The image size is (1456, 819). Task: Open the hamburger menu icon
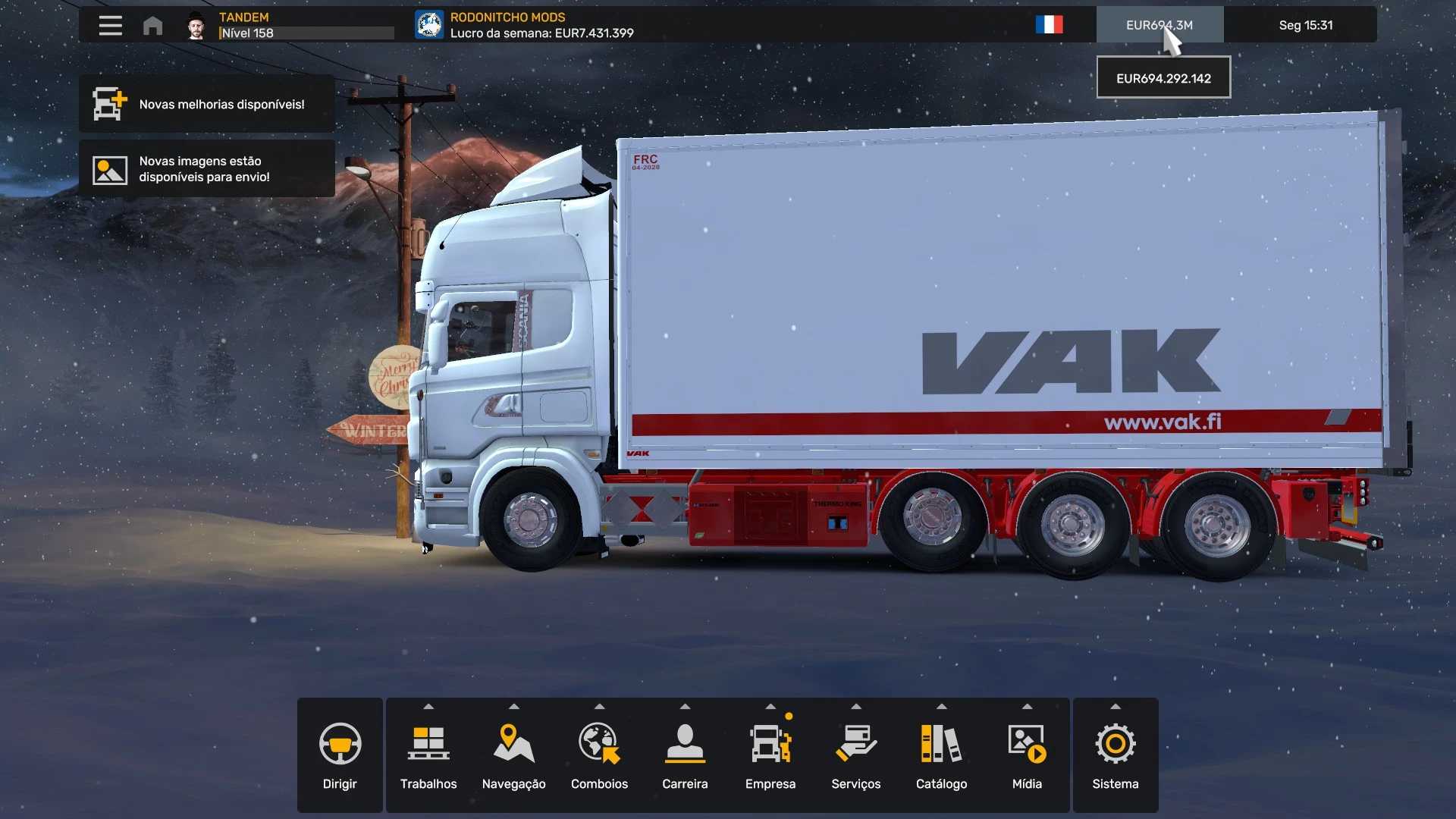[110, 25]
